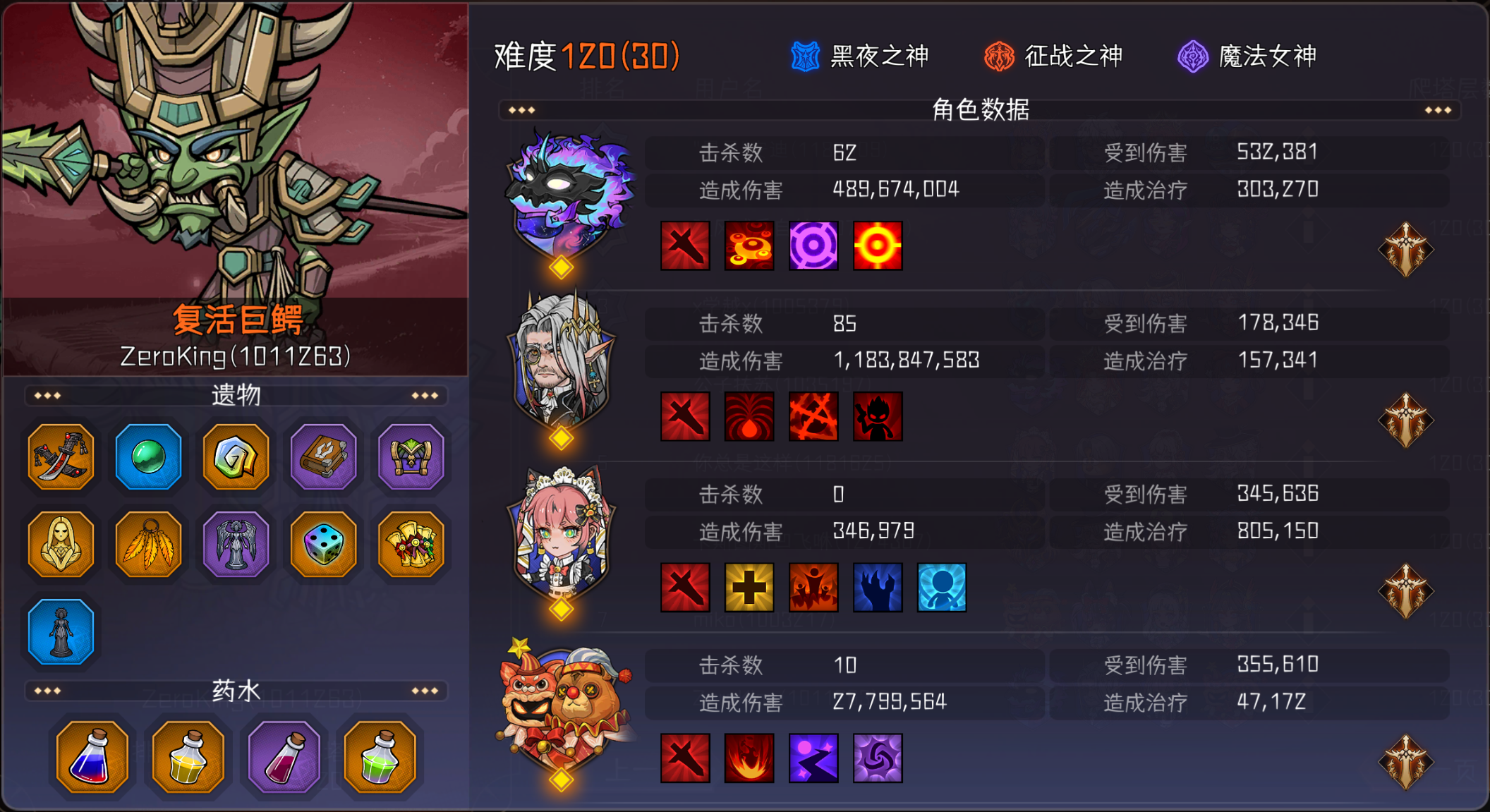This screenshot has width=1490, height=812.
Task: Click the 难度120(30) difficulty label
Action: coord(584,56)
